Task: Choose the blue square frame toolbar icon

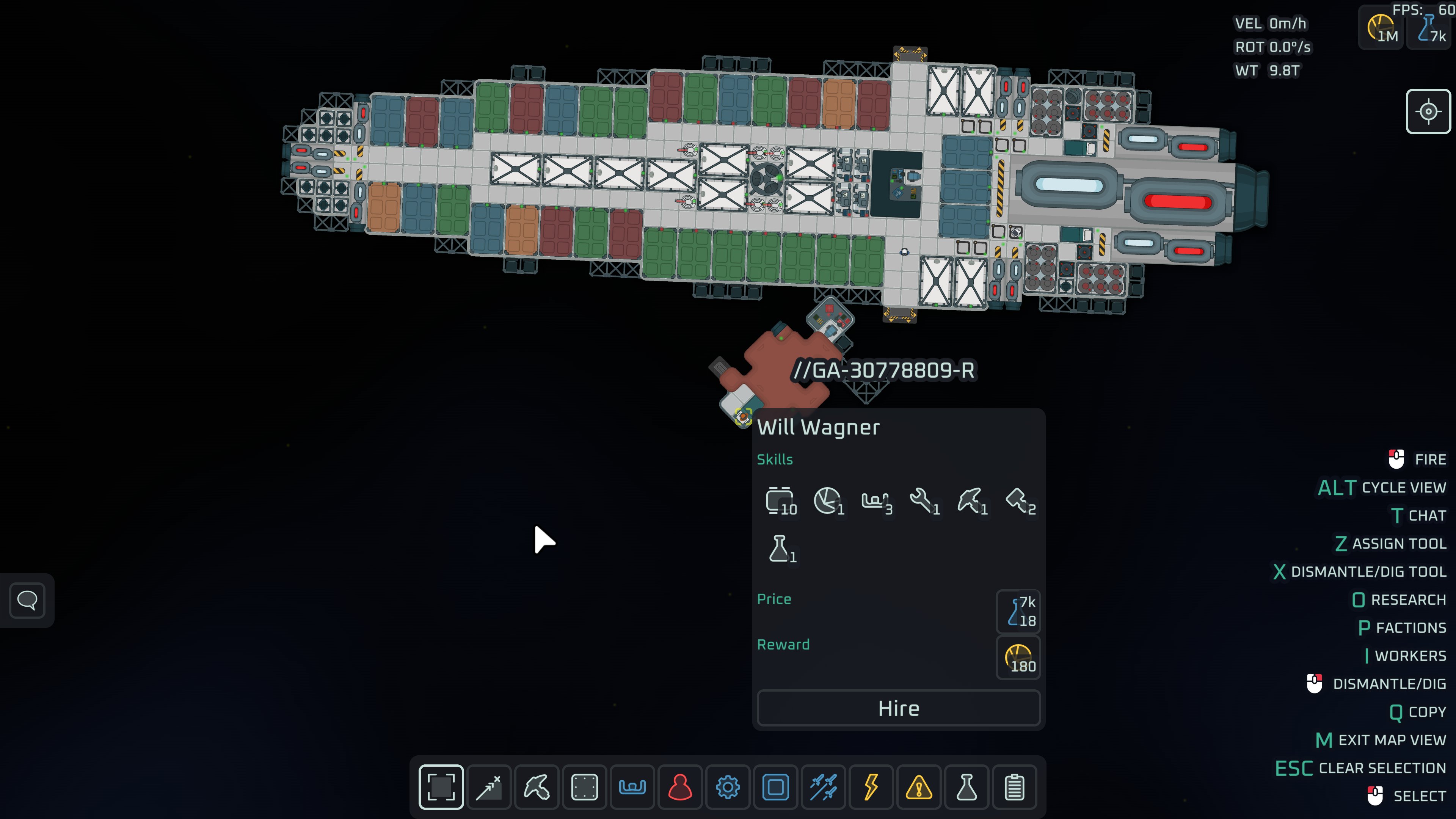Action: click(775, 787)
